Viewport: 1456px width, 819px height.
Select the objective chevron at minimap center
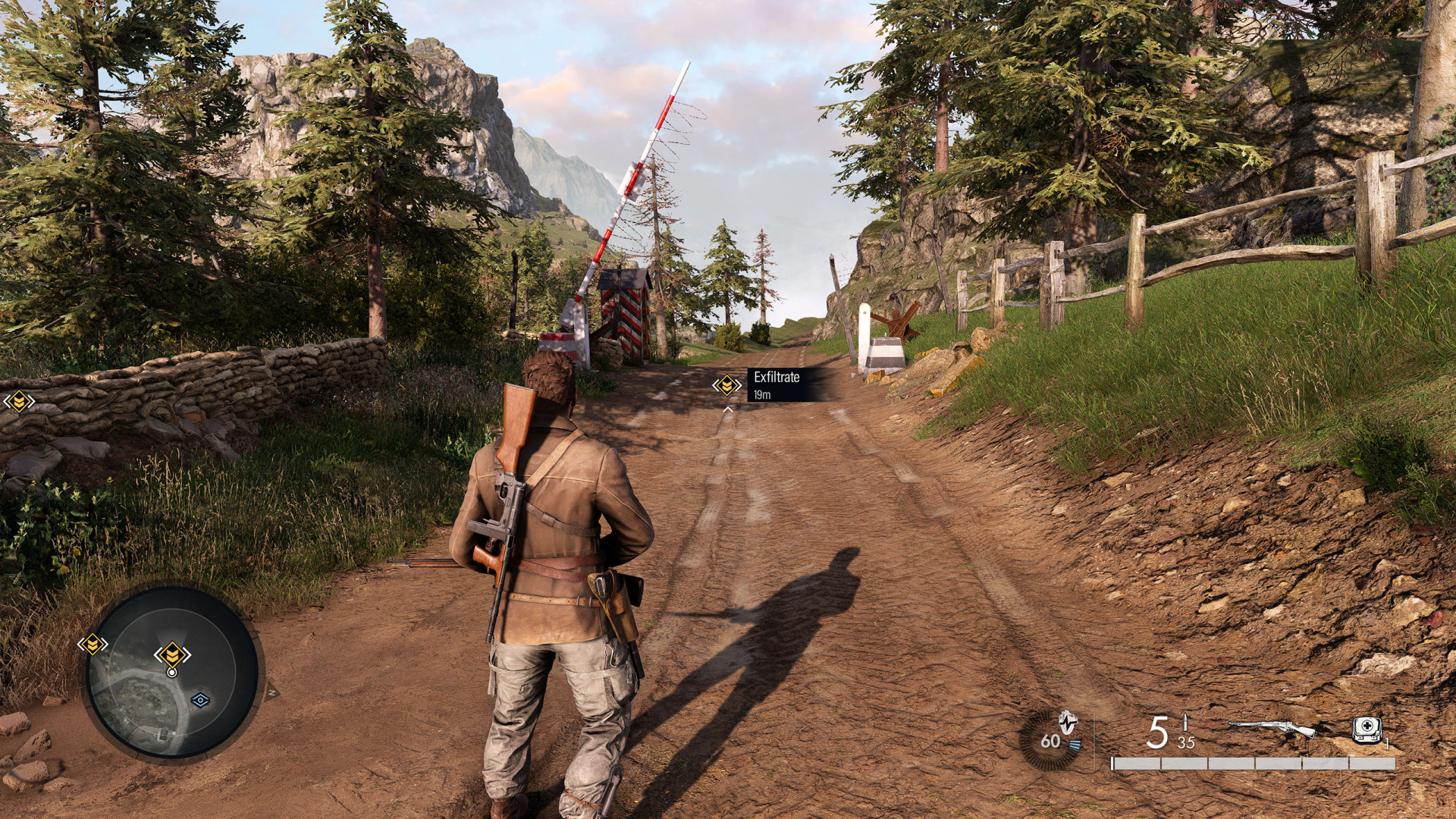pos(172,654)
